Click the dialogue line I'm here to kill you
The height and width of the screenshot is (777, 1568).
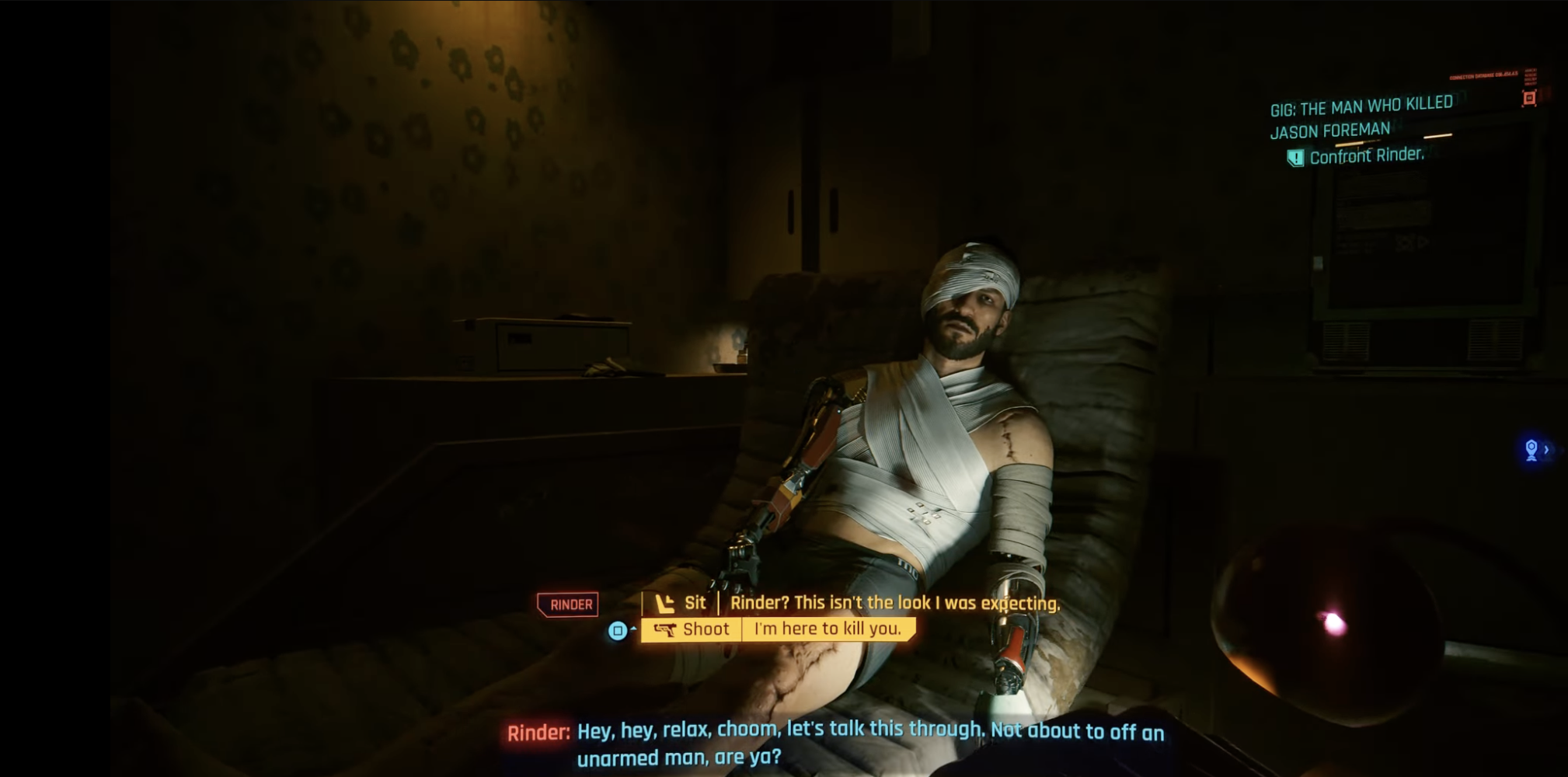coord(830,629)
